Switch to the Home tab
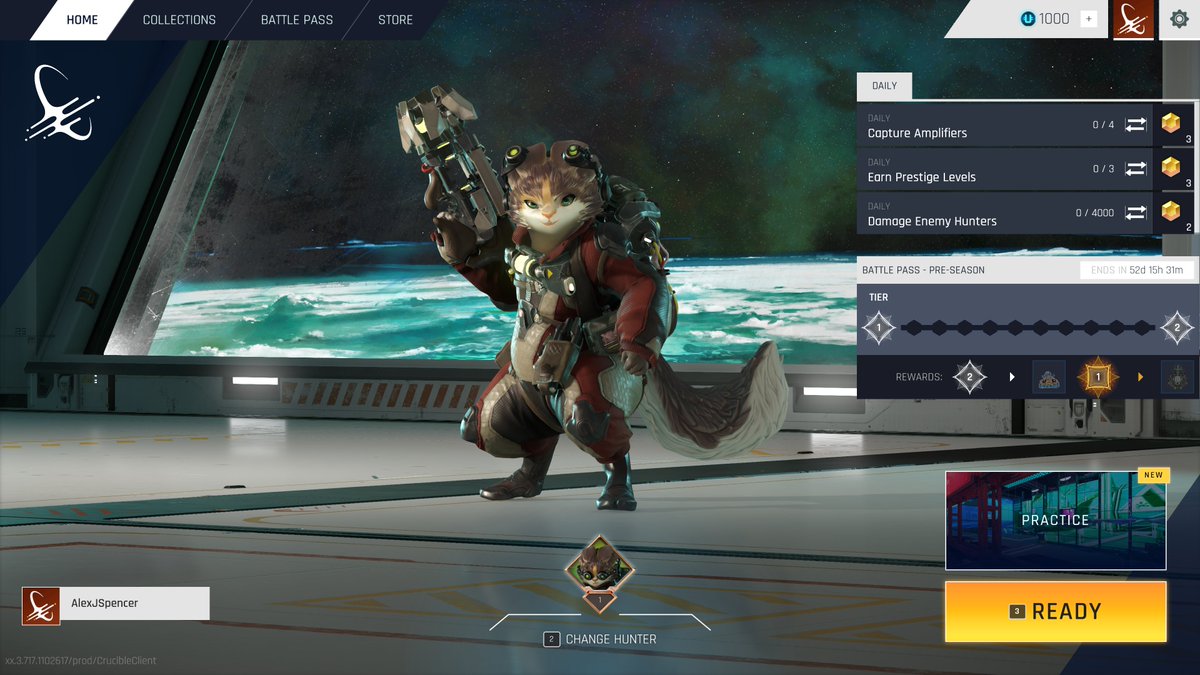Viewport: 1200px width, 675px height. point(82,20)
